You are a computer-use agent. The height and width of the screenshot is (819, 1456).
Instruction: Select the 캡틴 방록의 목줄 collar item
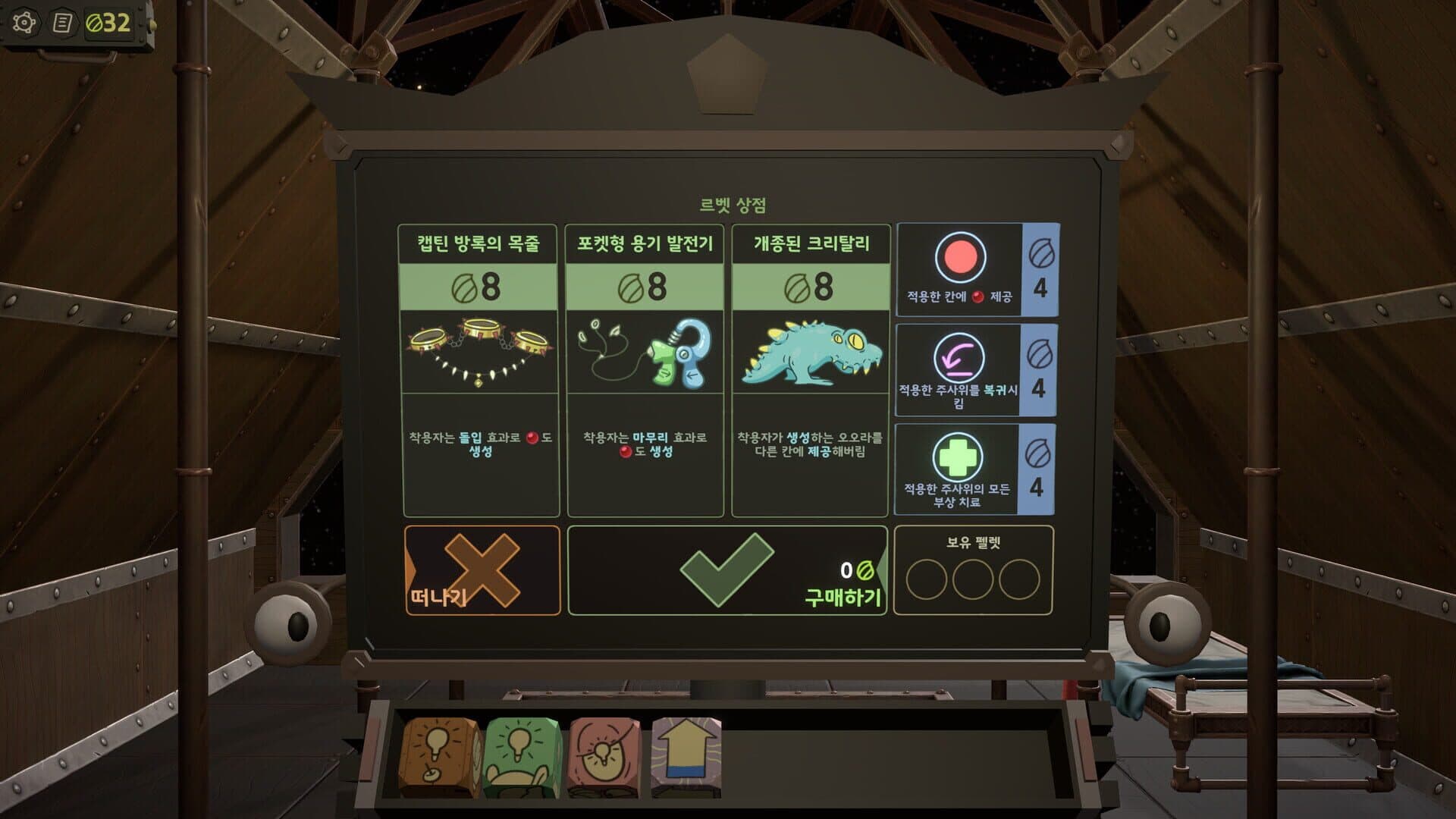[479, 370]
